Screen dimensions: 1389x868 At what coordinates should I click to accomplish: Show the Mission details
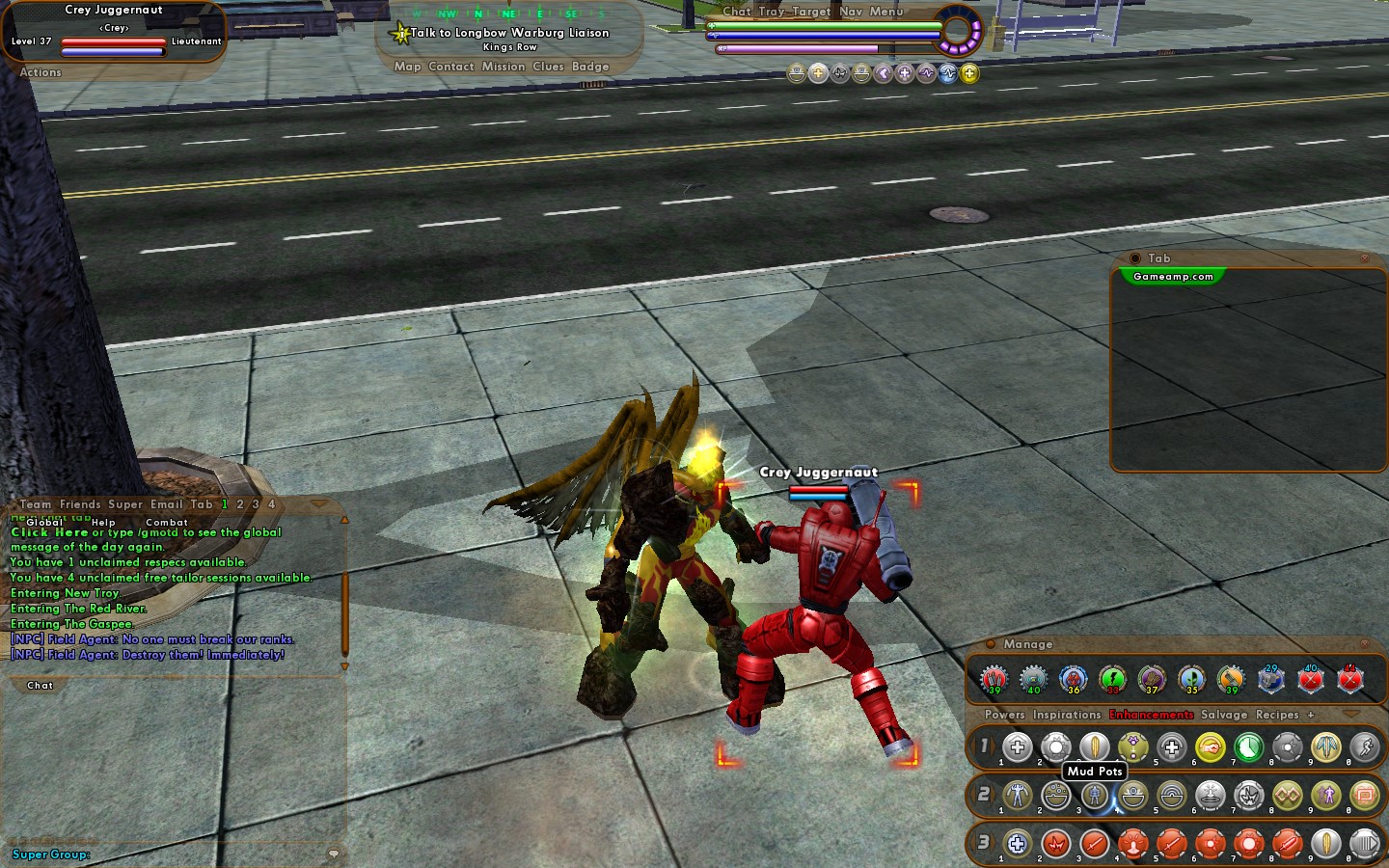tap(504, 67)
